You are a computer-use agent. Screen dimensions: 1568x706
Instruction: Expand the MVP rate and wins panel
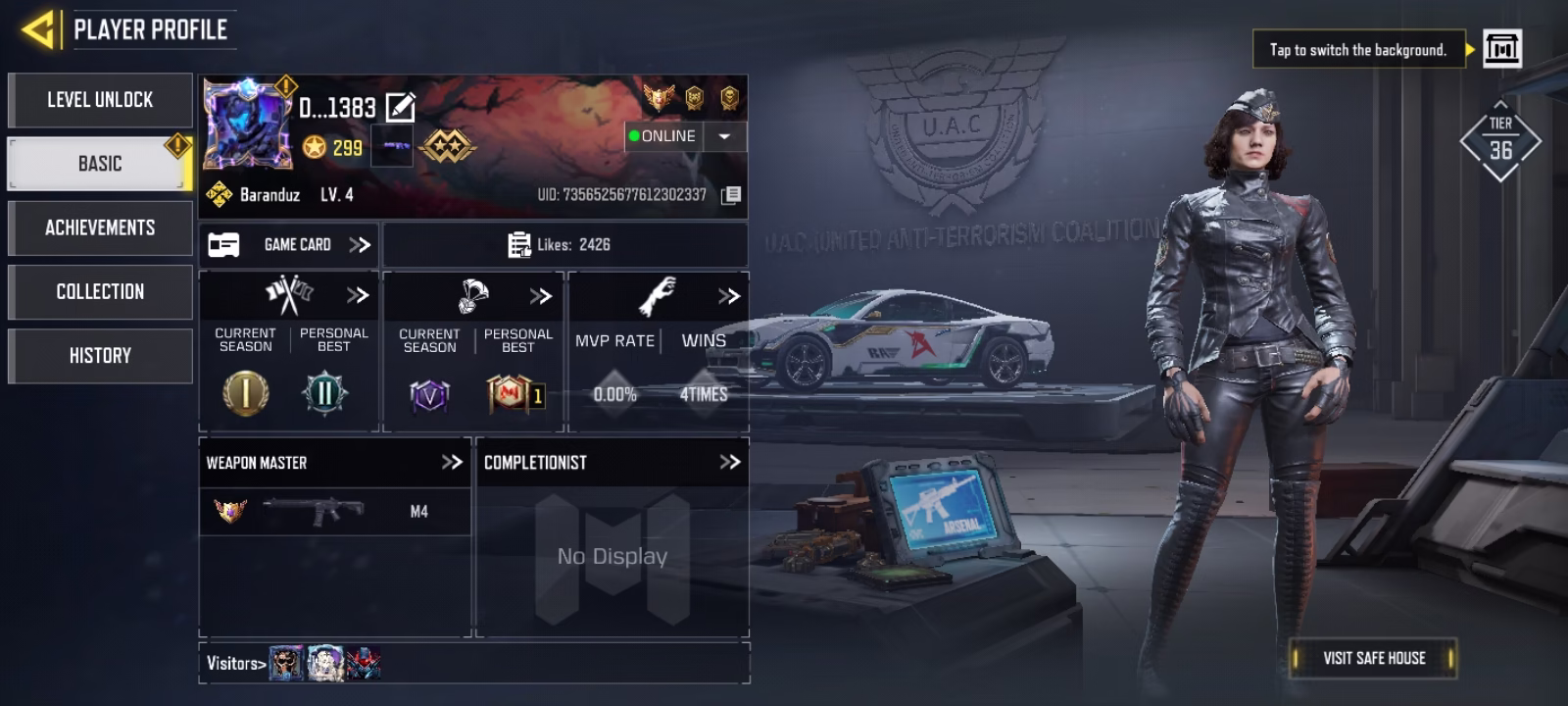[x=728, y=296]
